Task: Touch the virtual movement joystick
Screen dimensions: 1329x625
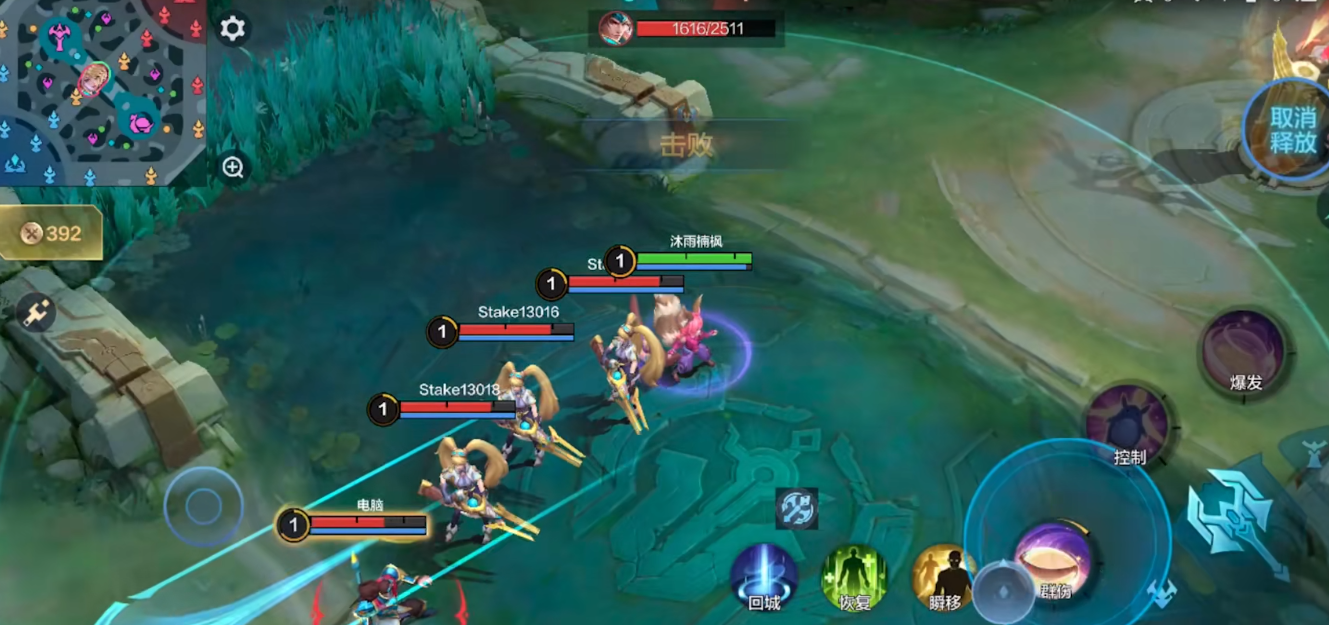Action: [203, 506]
